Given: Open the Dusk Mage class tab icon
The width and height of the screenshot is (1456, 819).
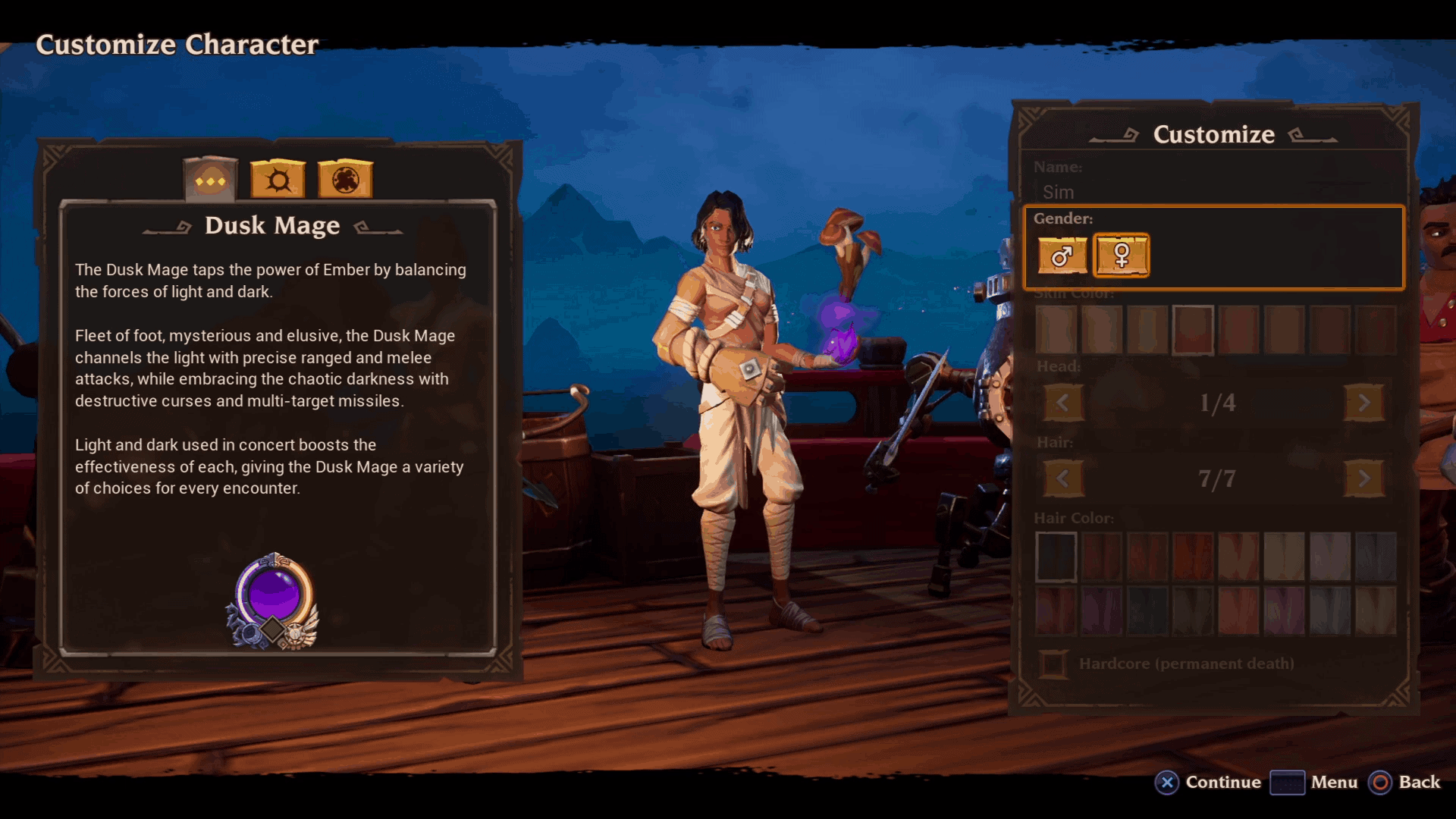Looking at the screenshot, I should (x=210, y=177).
